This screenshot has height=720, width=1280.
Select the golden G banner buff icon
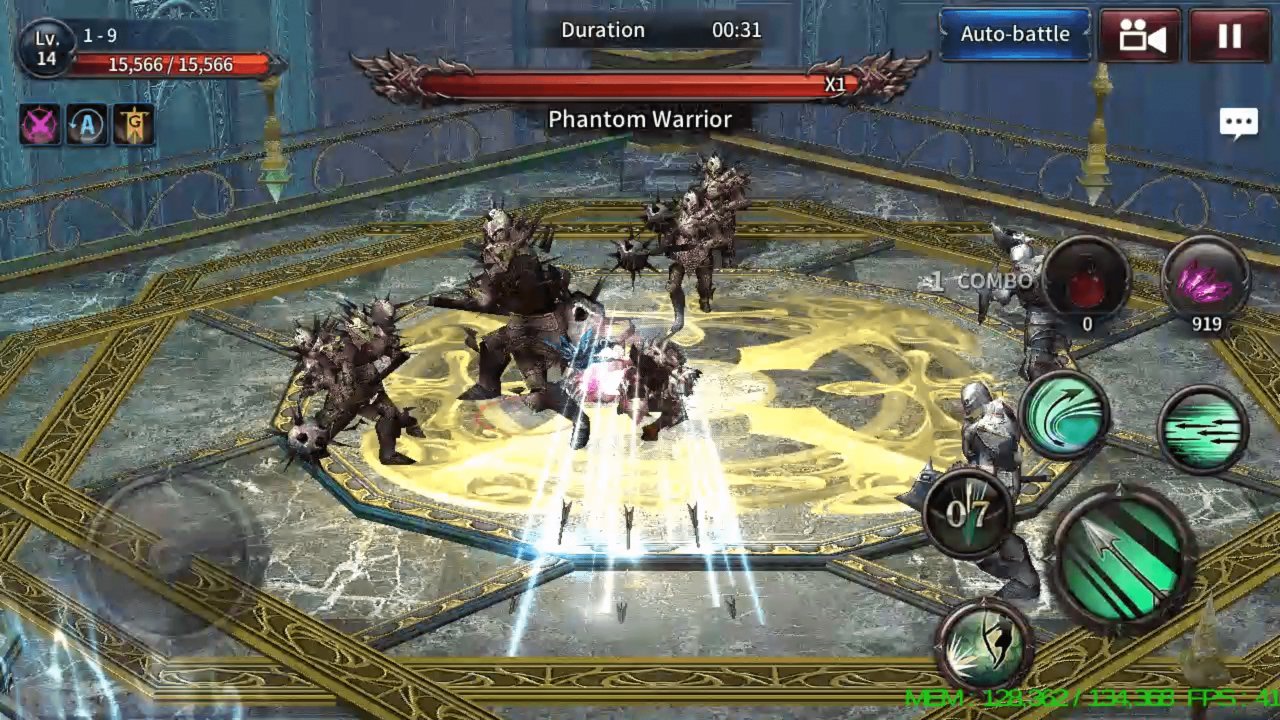pos(133,125)
